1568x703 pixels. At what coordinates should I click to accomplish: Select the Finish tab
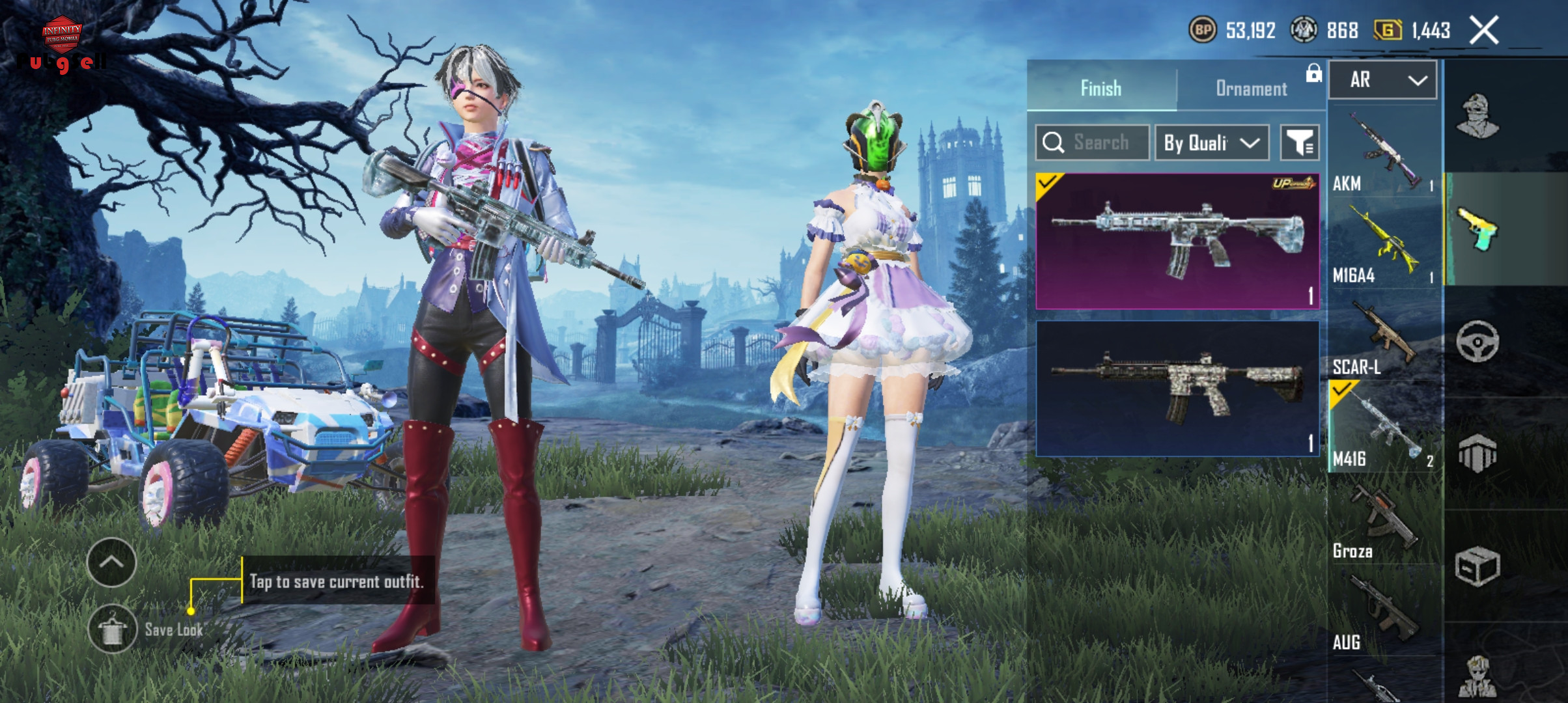(1101, 89)
